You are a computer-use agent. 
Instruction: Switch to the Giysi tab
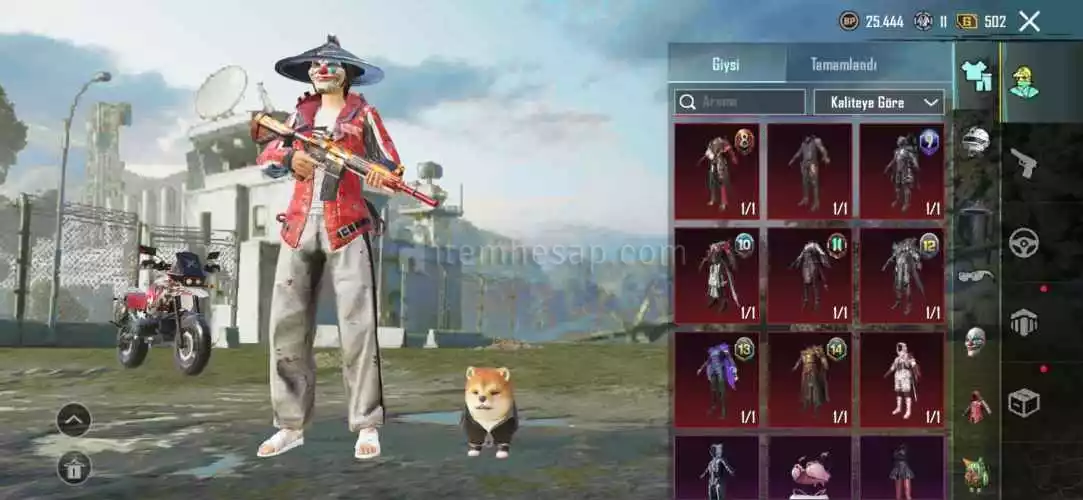(726, 65)
